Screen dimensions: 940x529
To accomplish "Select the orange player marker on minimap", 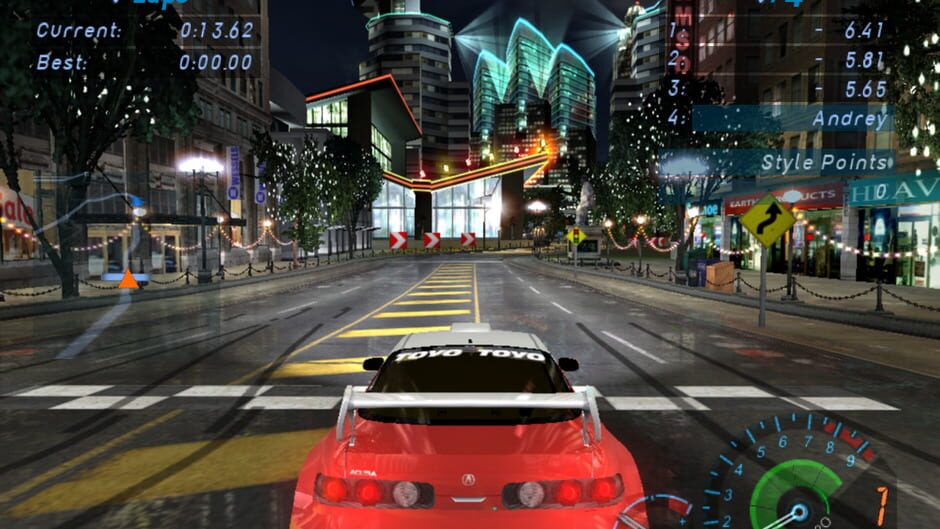I will pos(128,279).
